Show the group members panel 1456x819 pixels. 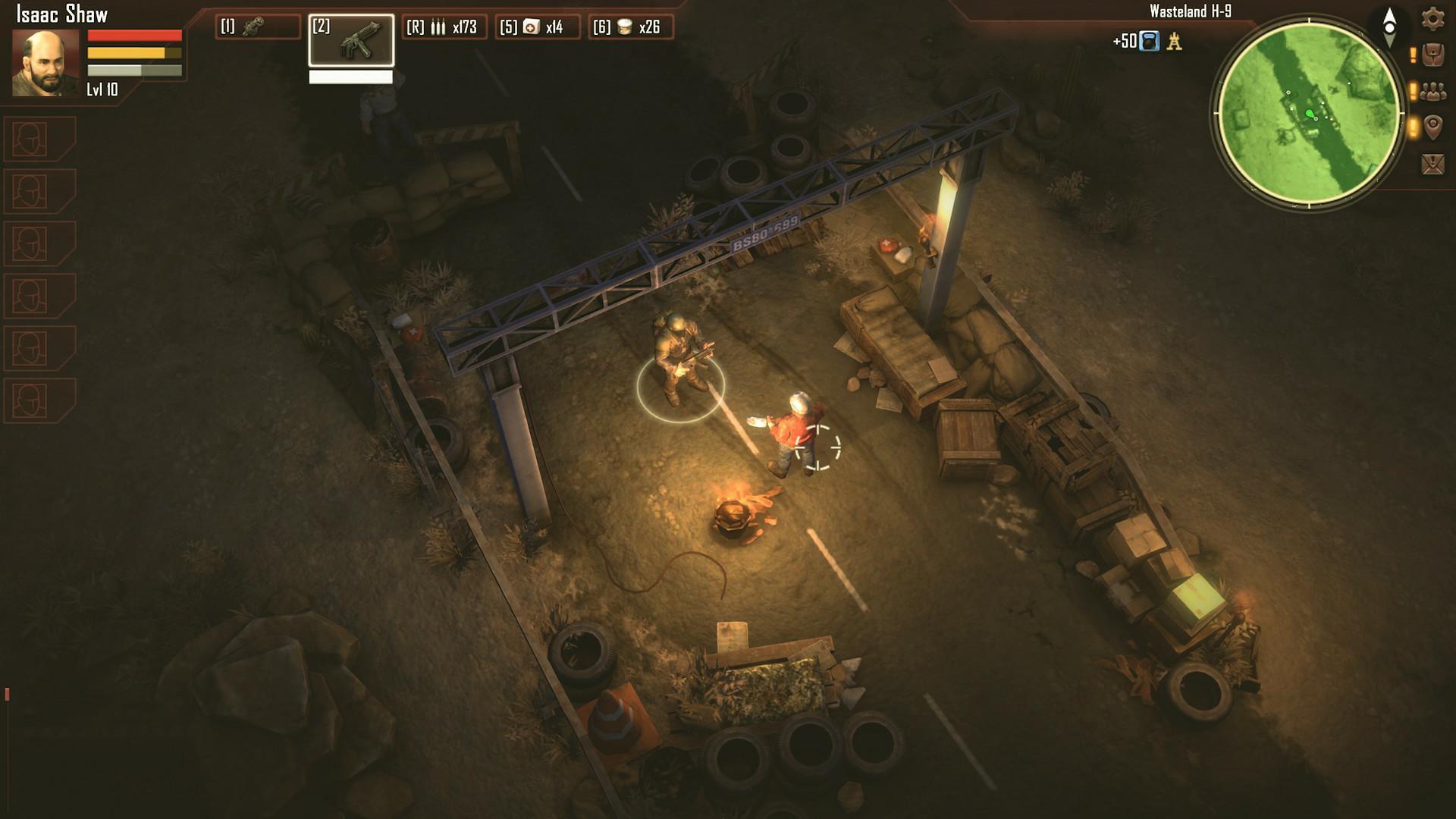coord(1432,92)
